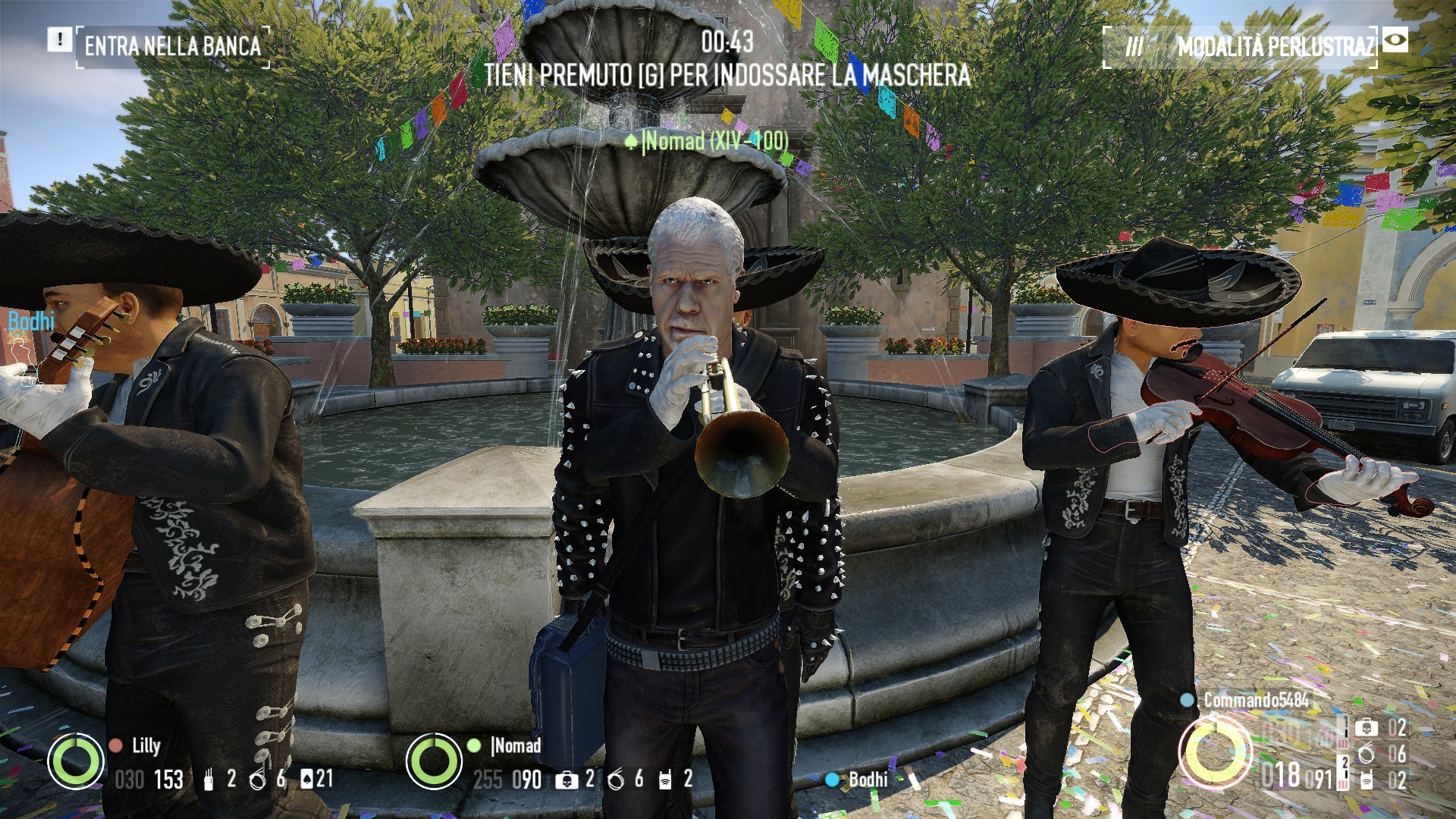Click Commando5484's medic bag equipment icon
The image size is (1456, 819).
pyautogui.click(x=1366, y=728)
